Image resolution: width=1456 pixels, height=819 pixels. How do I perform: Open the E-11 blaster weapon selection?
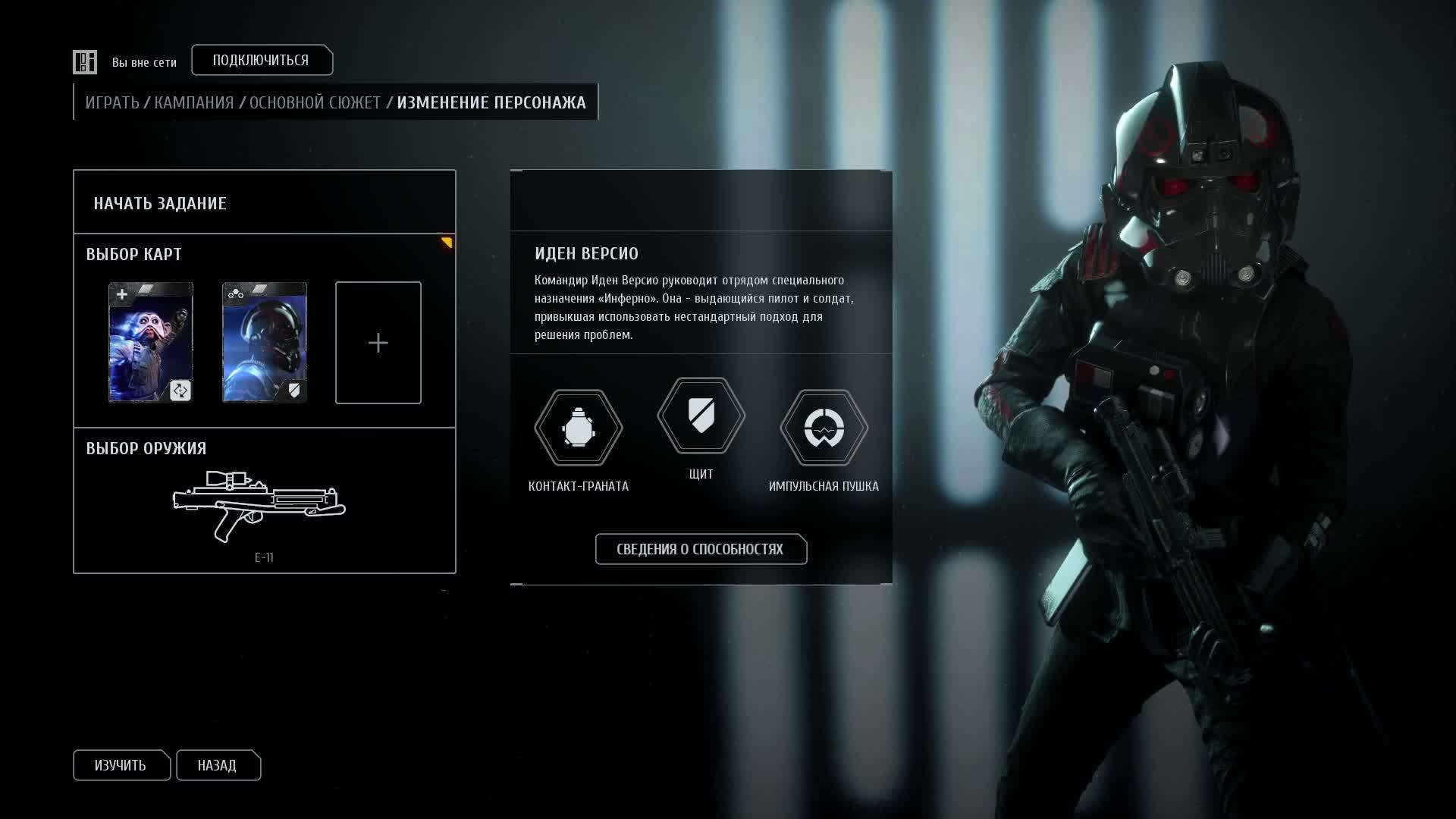click(259, 507)
